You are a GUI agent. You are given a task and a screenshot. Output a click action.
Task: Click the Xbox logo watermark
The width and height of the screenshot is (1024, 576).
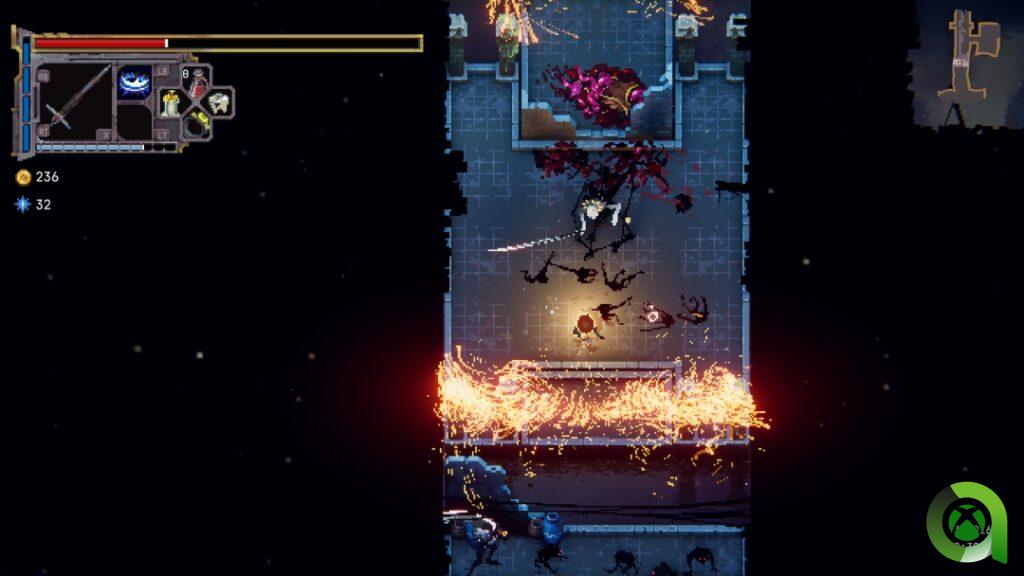pos(964,522)
